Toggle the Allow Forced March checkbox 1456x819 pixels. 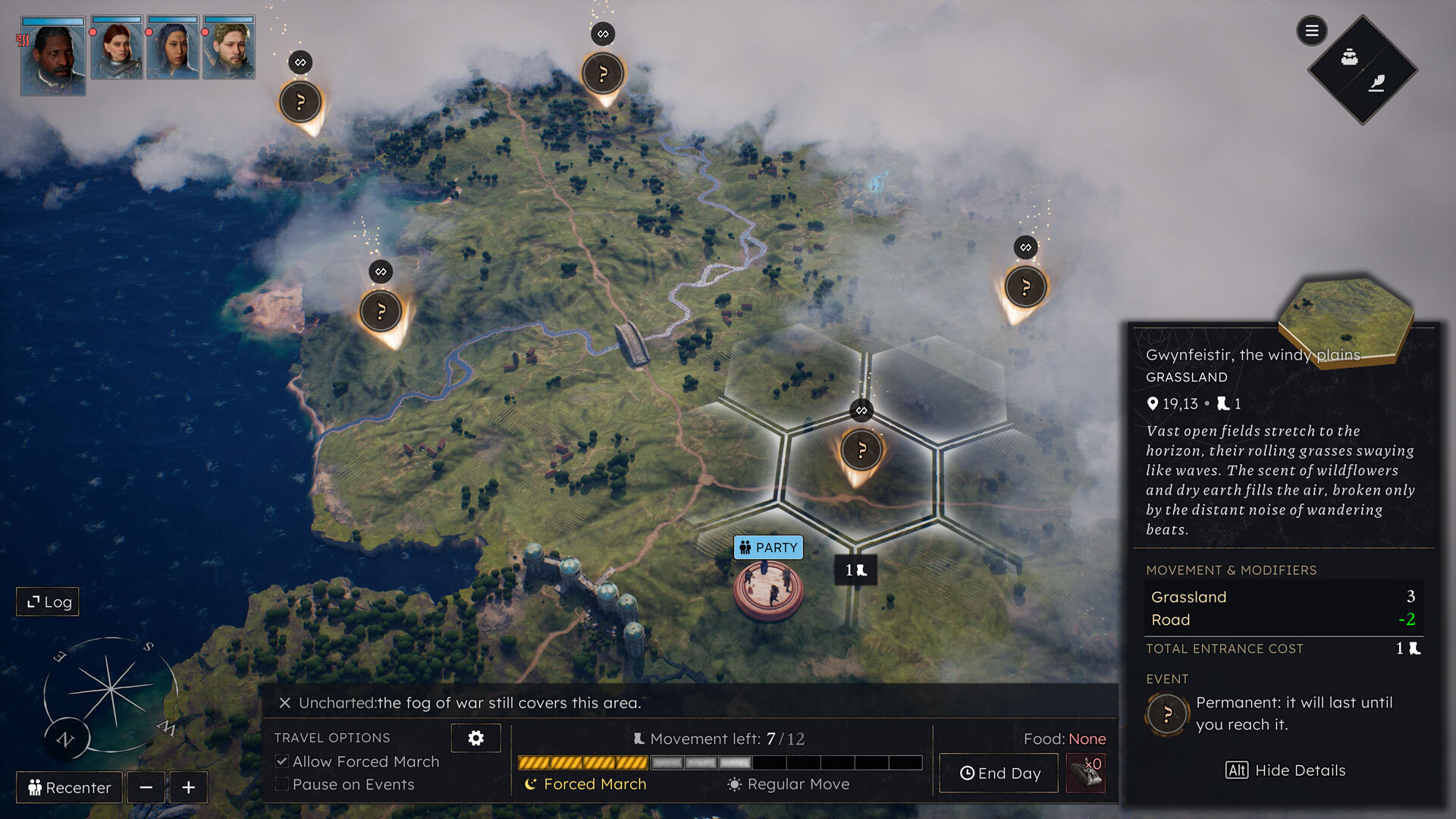tap(282, 761)
